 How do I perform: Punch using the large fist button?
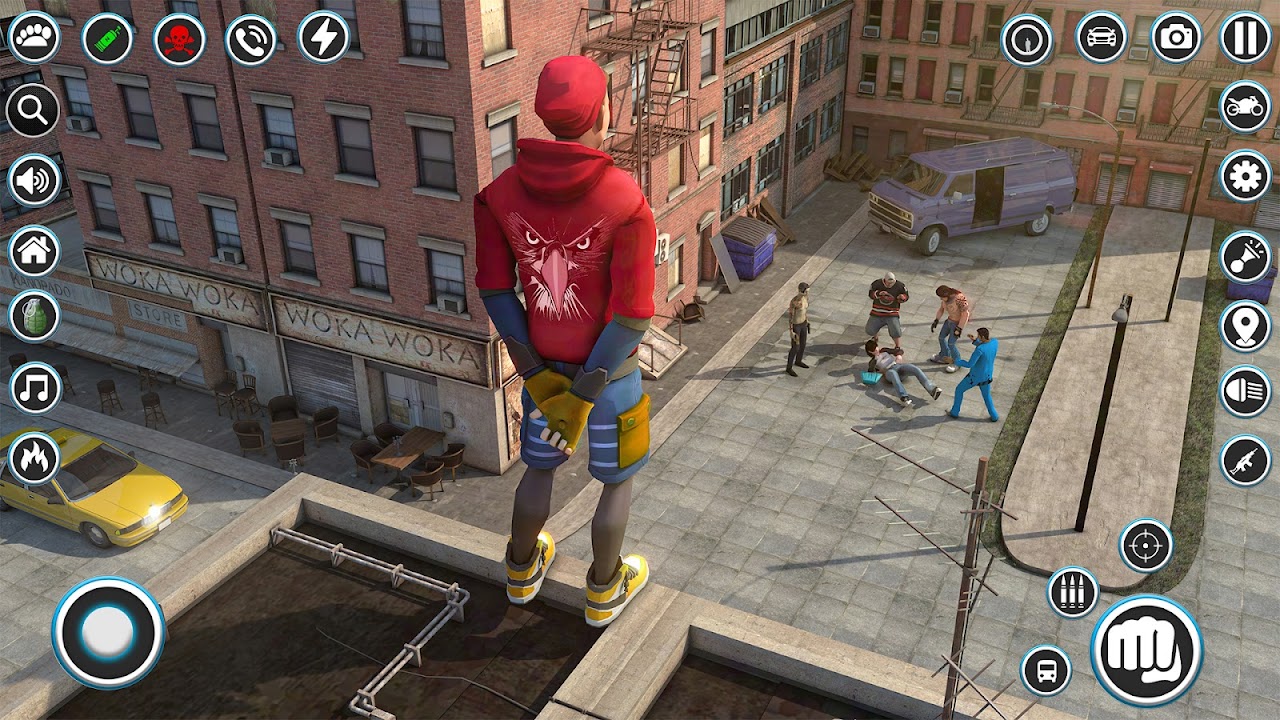click(x=1146, y=650)
